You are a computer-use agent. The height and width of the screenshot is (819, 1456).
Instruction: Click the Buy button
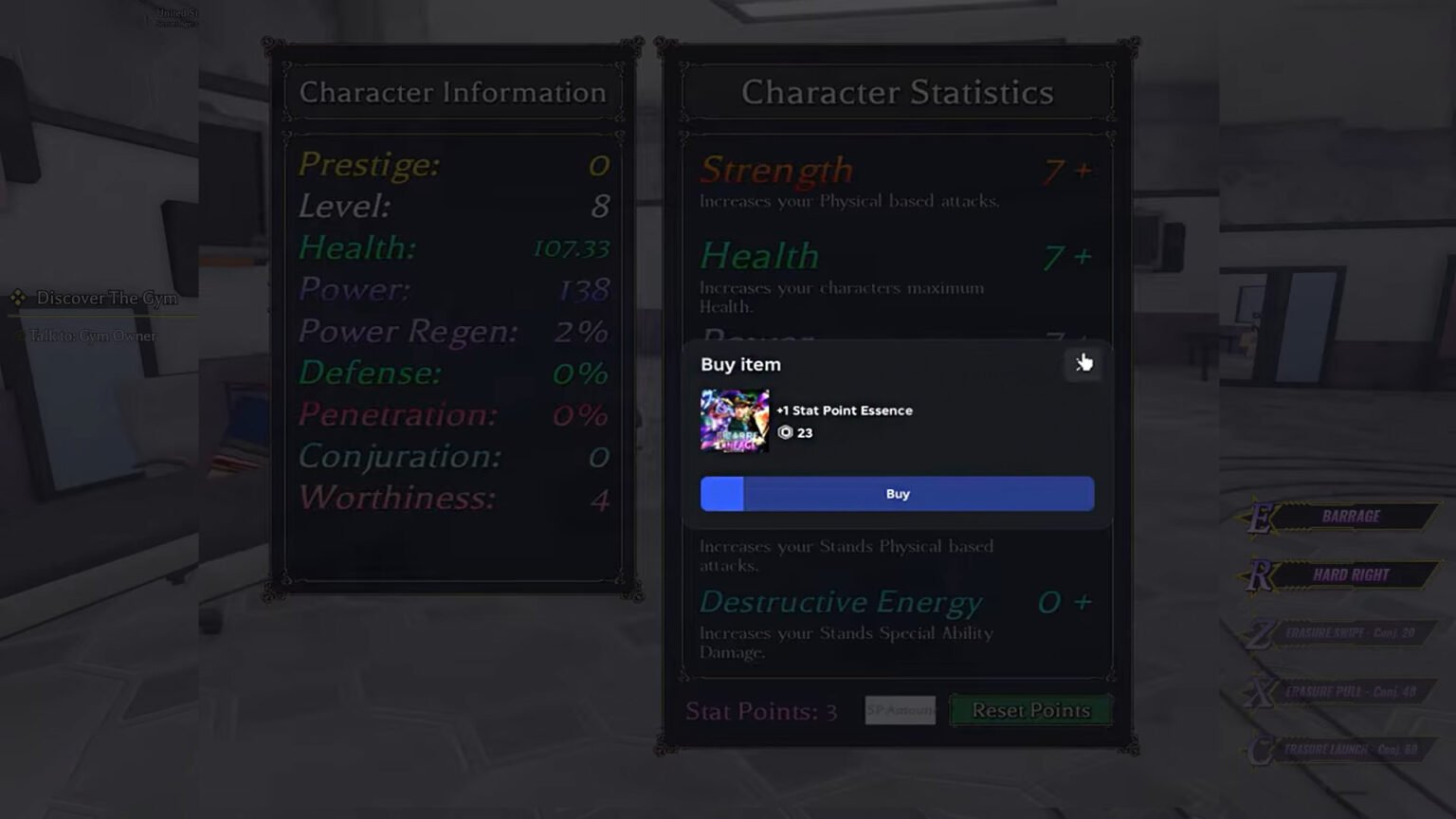(x=897, y=493)
